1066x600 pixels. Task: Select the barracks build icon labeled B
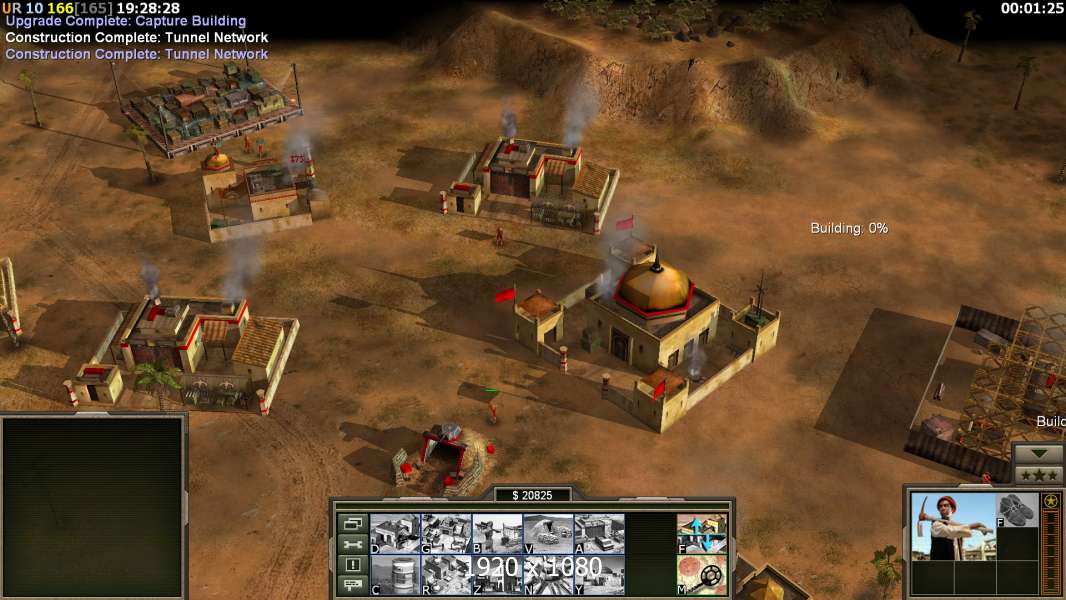[497, 533]
